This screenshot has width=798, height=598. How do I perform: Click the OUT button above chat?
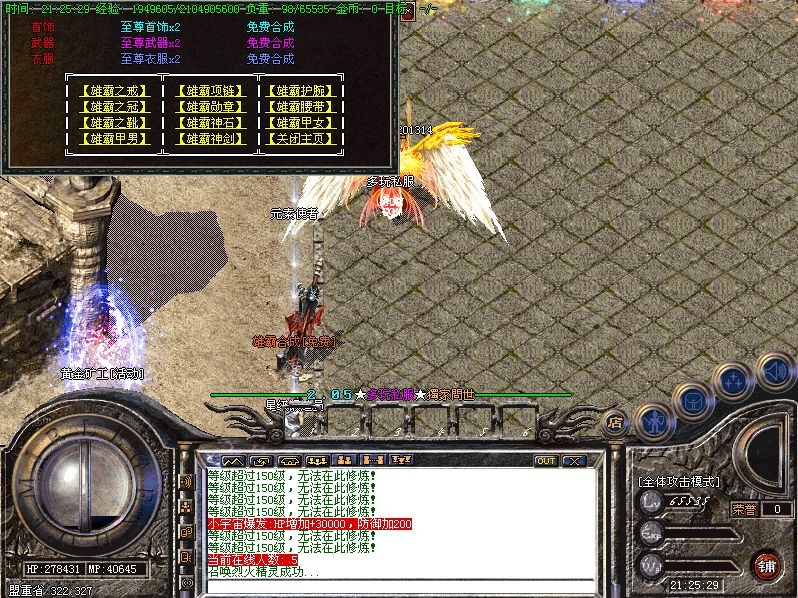(x=546, y=461)
